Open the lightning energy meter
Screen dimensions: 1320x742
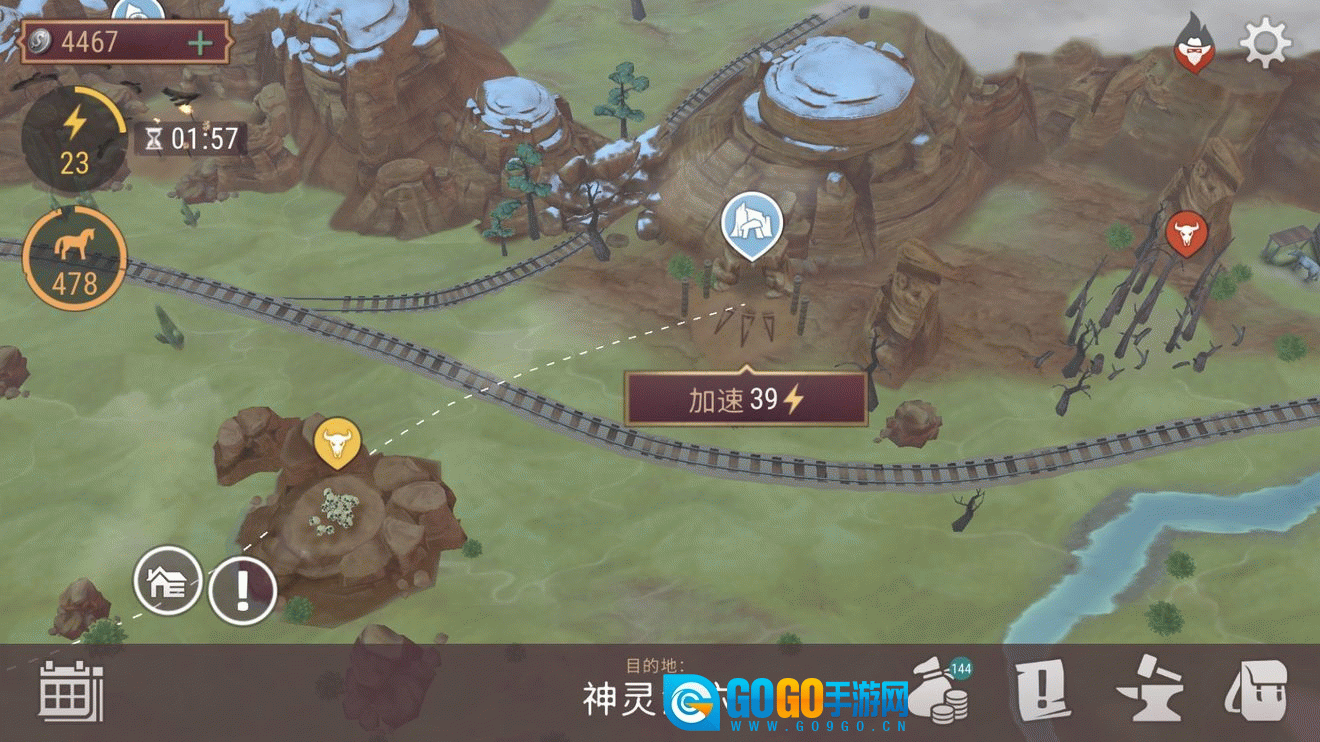click(x=74, y=138)
